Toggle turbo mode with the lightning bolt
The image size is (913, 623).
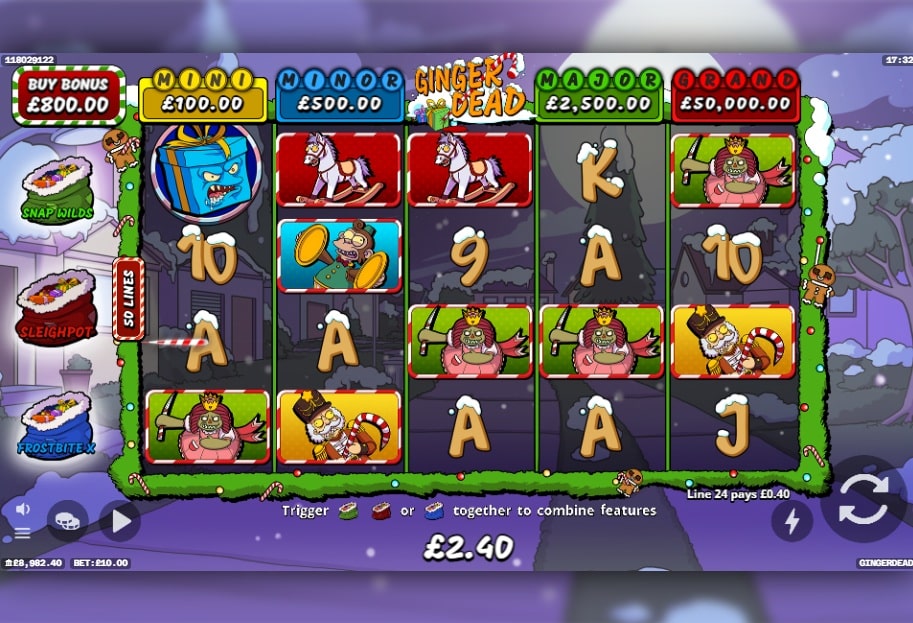coord(791,520)
